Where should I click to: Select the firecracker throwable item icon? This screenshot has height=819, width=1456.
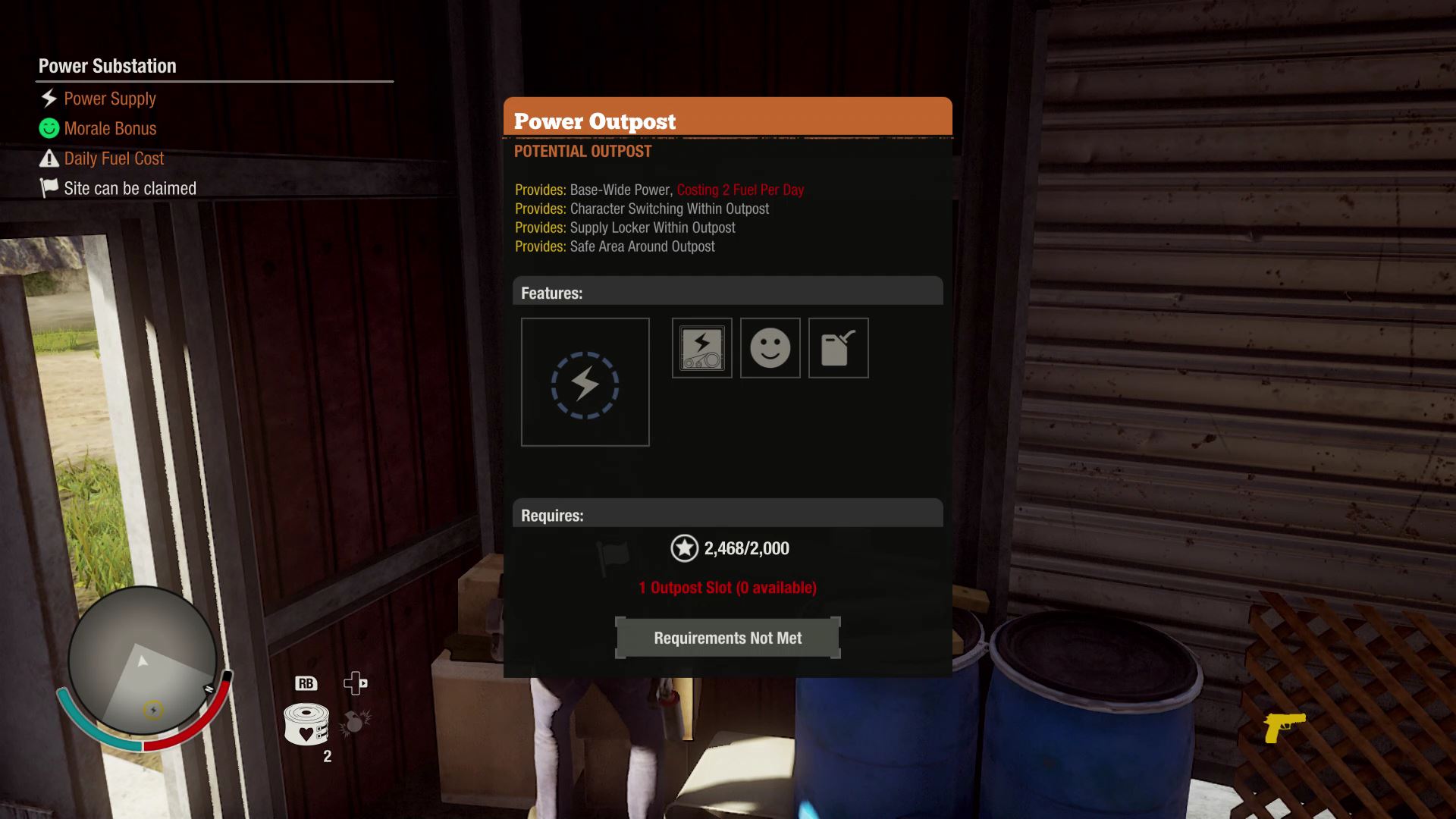click(354, 723)
